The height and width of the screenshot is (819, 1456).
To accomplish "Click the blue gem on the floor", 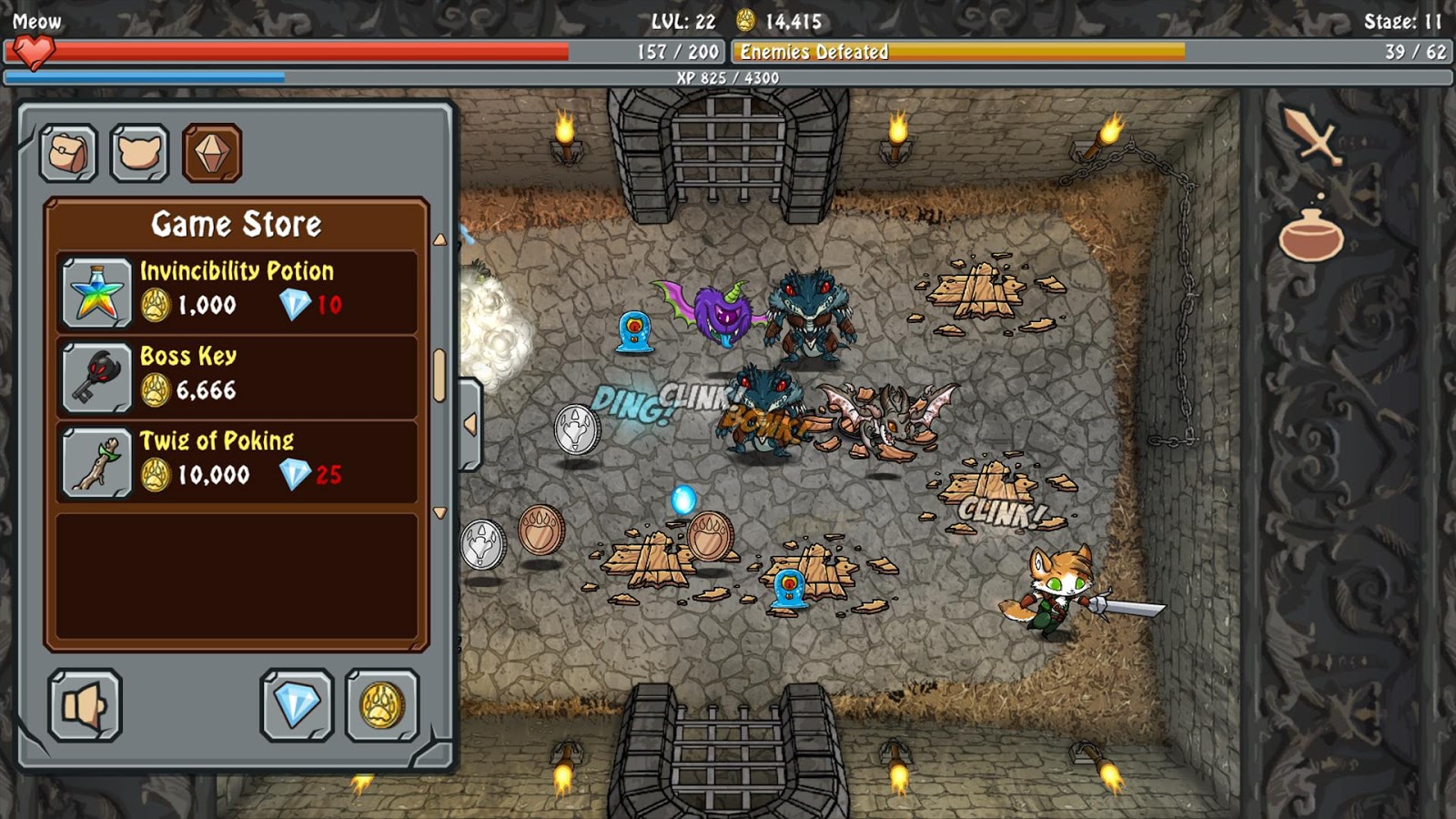I will click(682, 497).
